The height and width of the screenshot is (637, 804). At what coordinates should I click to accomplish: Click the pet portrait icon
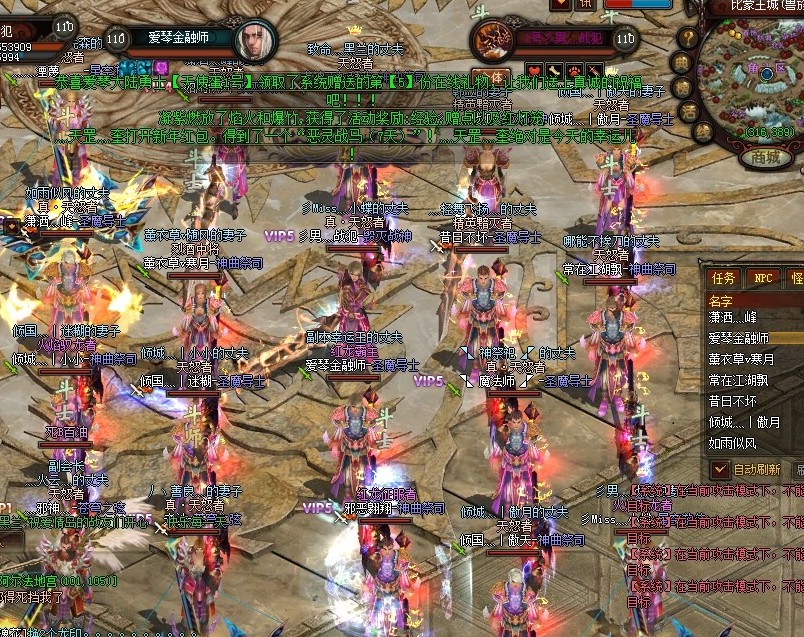click(492, 39)
